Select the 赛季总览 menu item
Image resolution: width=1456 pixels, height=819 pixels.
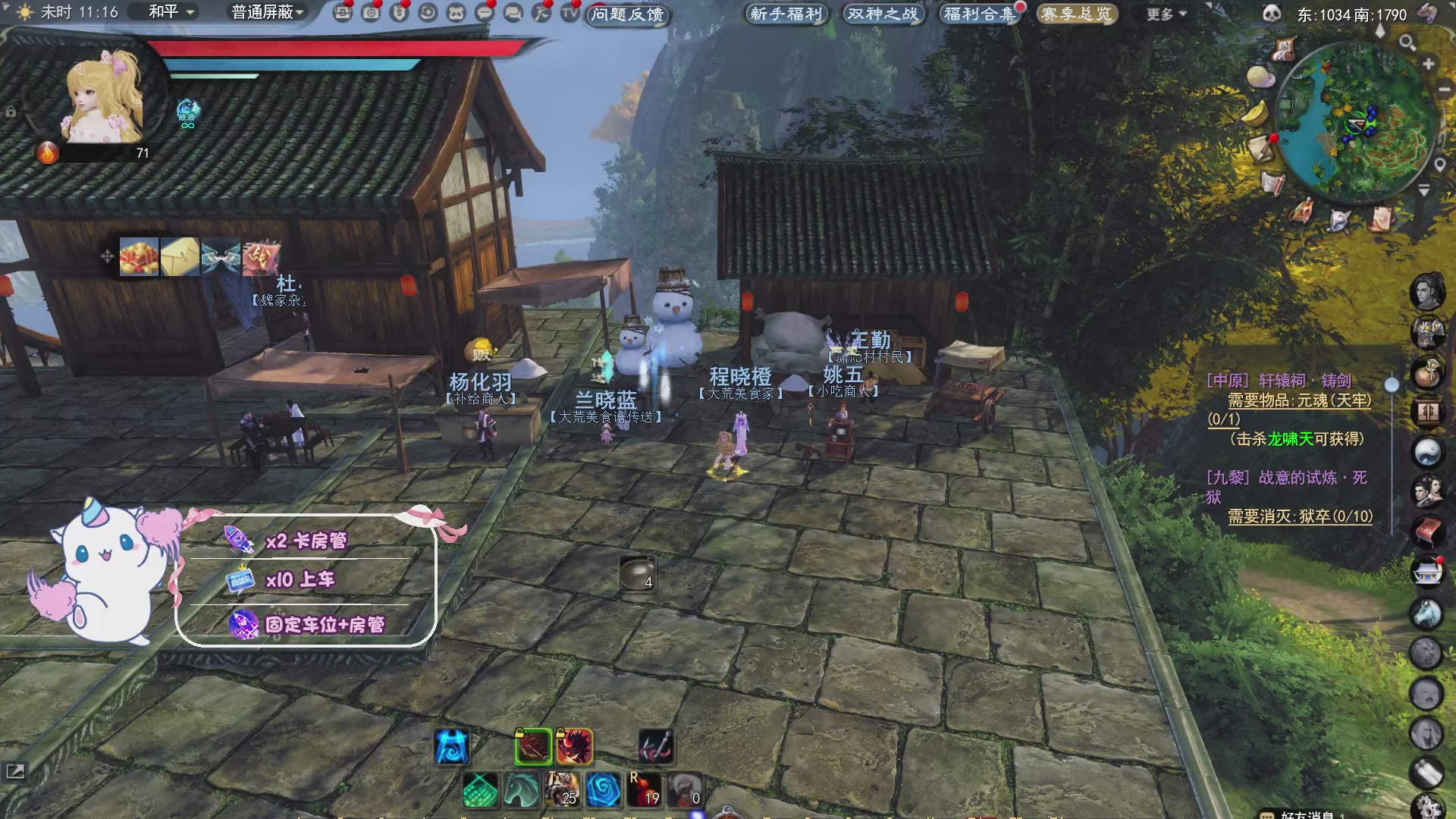[1076, 13]
